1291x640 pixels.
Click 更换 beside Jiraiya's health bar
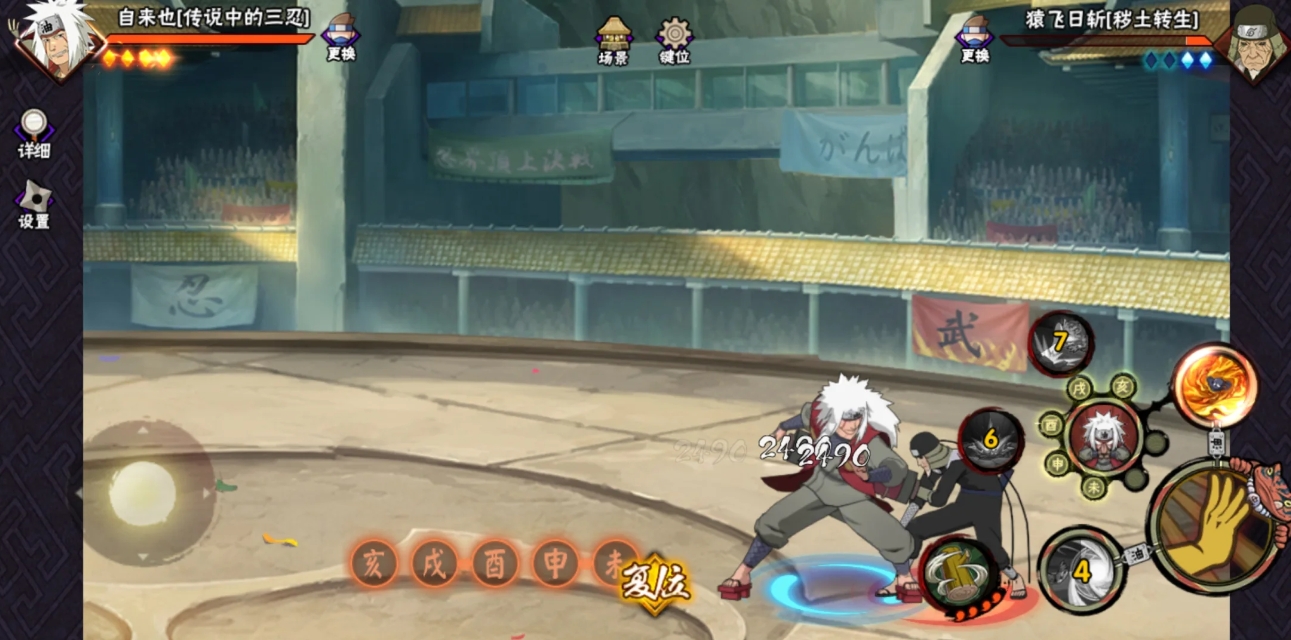[x=341, y=38]
